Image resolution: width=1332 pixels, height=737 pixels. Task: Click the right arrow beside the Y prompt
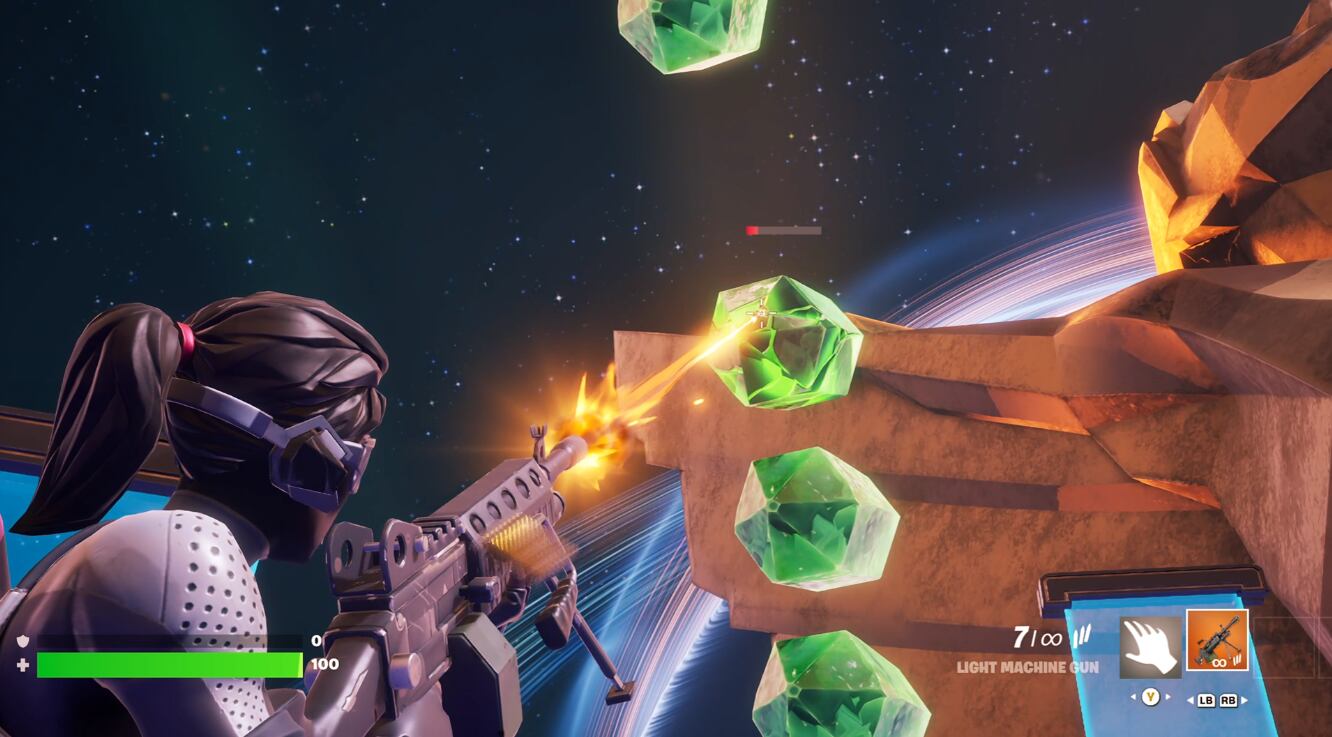(x=1167, y=697)
